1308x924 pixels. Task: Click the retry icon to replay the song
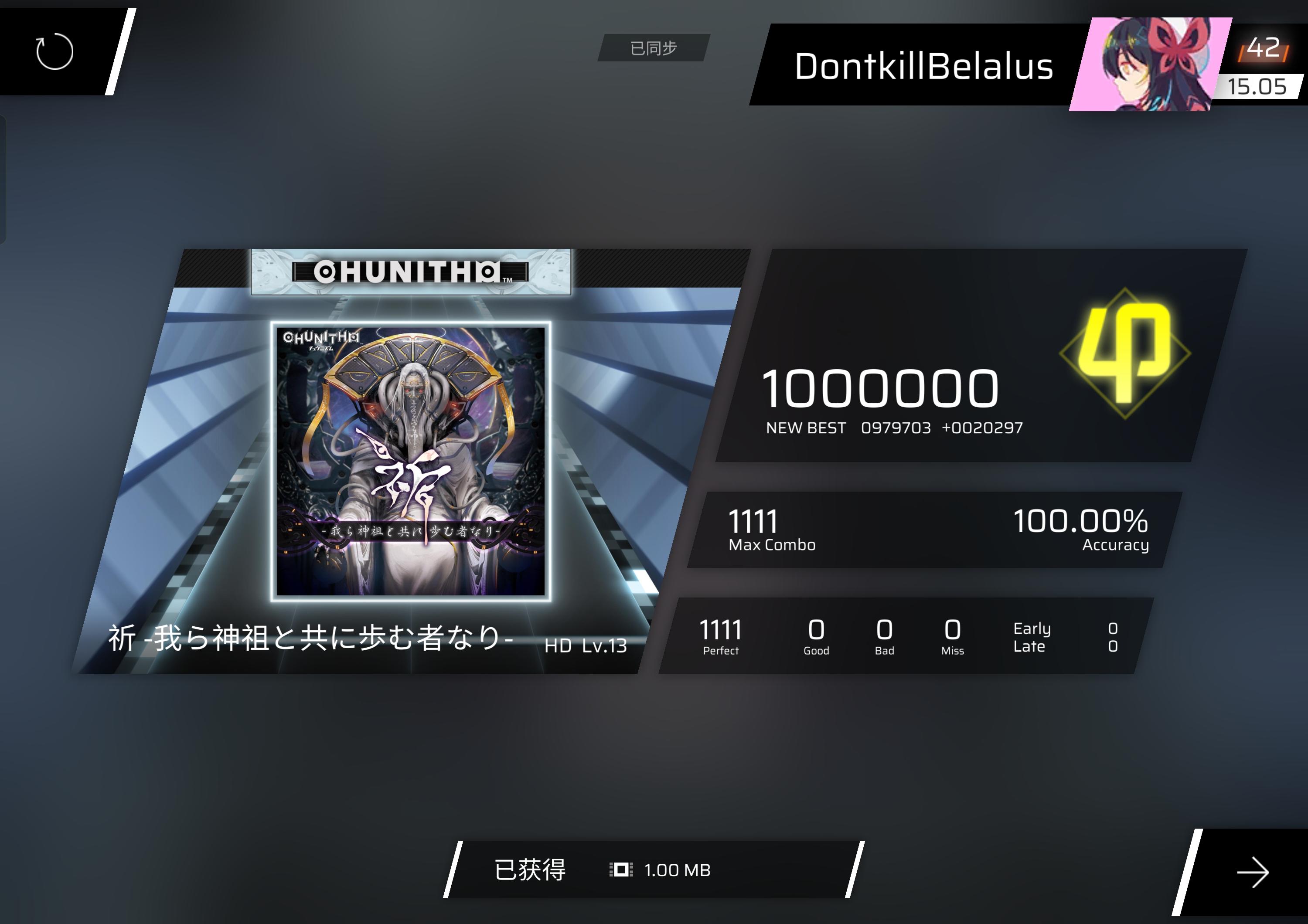click(54, 51)
